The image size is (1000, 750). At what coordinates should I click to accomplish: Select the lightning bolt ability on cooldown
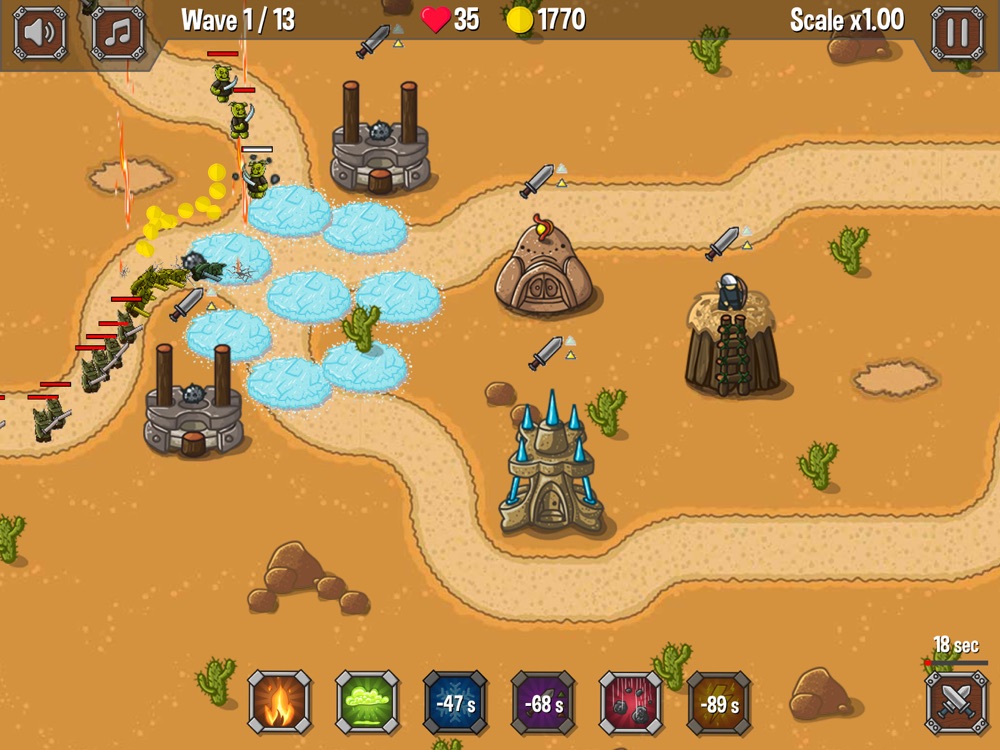pos(719,703)
